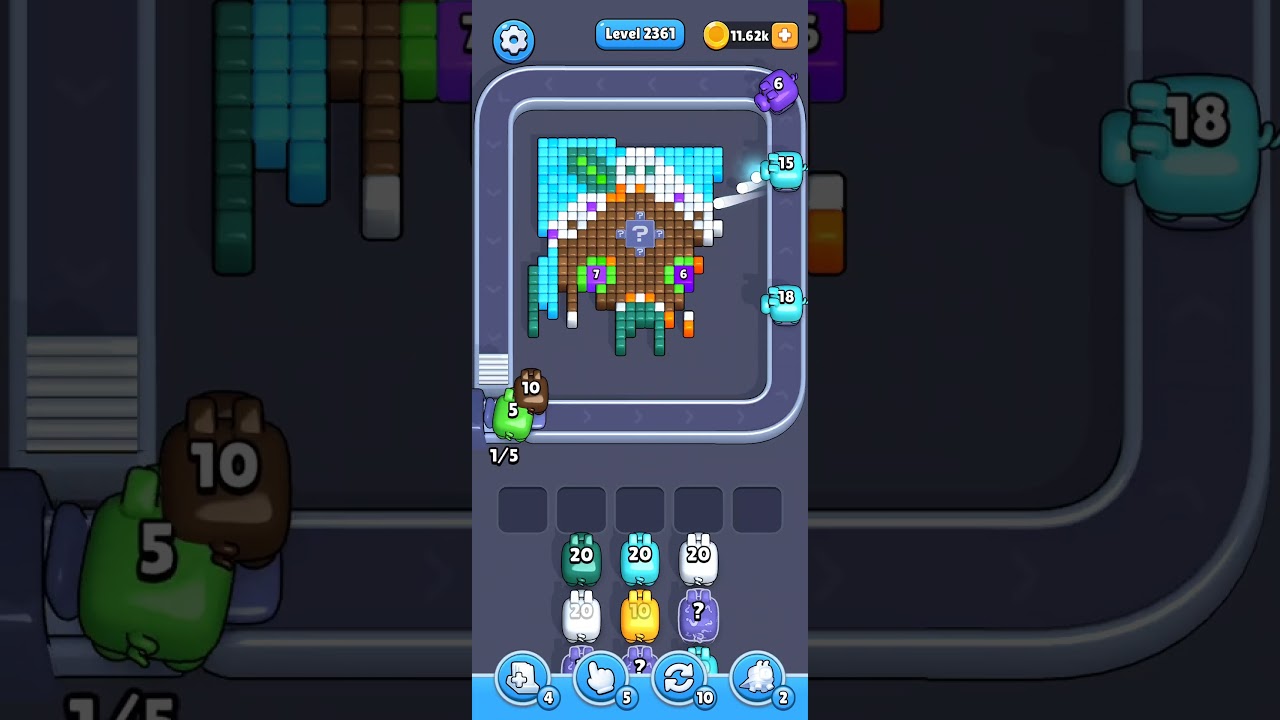Tap the pointing-hand booster showing 5 uses
The width and height of the screenshot is (1280, 720).
(599, 678)
